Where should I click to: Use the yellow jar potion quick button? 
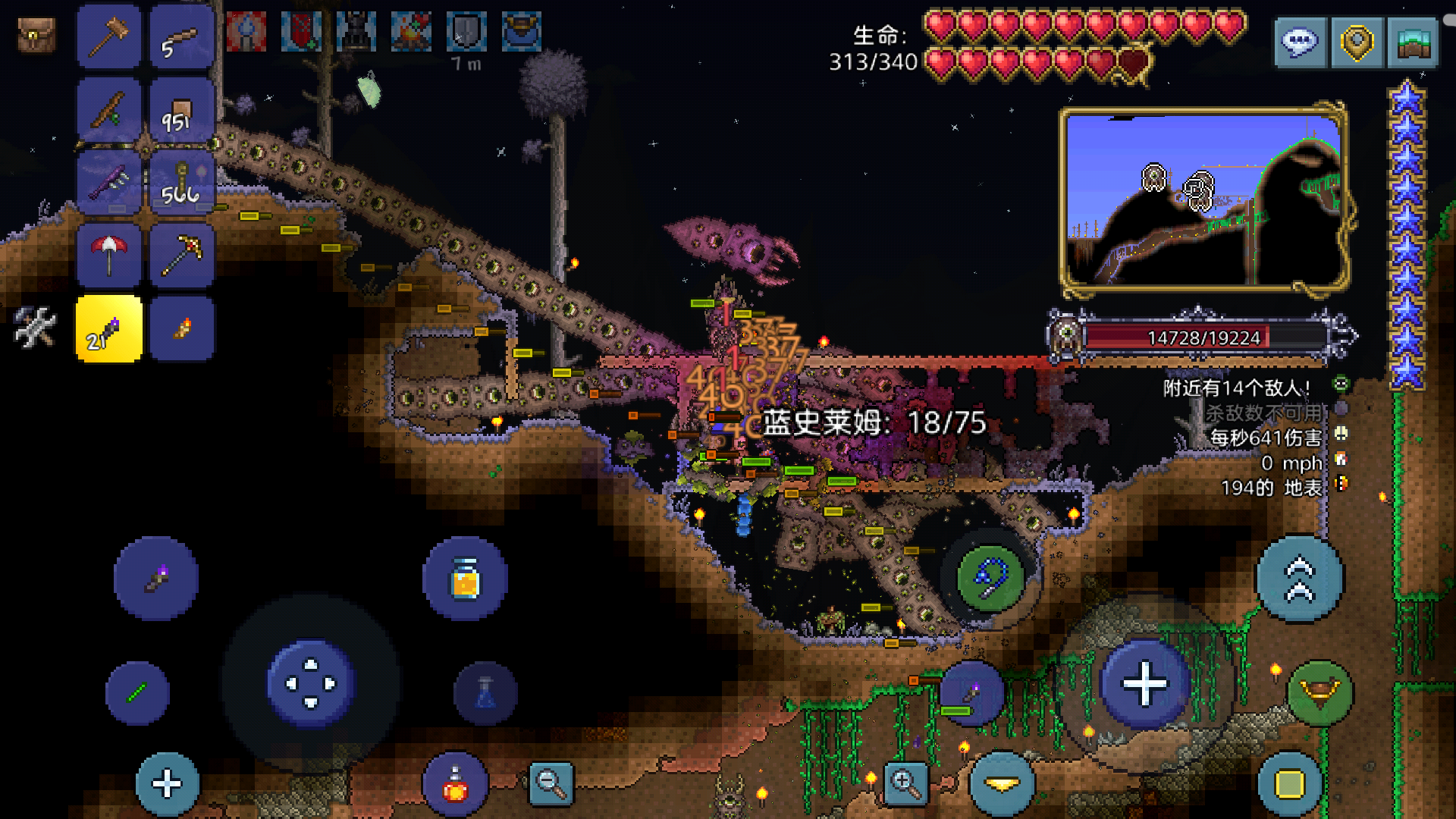coord(465,579)
